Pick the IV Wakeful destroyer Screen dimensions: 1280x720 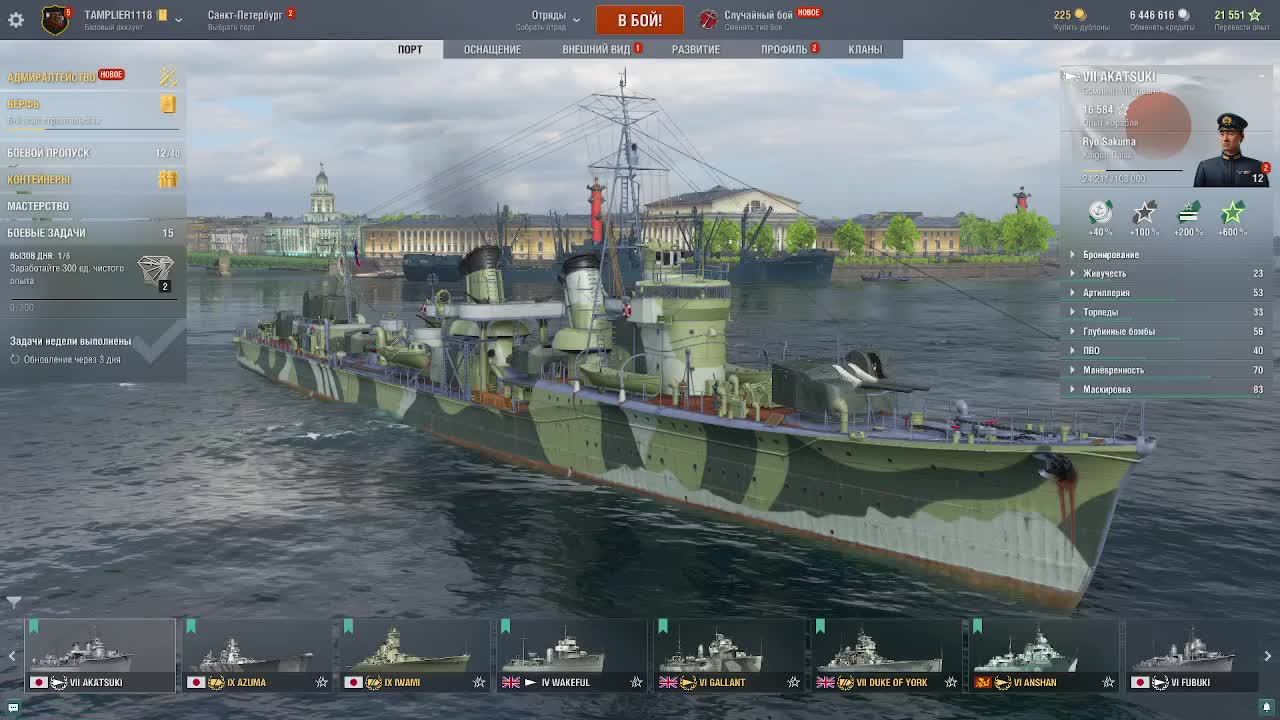[x=571, y=656]
